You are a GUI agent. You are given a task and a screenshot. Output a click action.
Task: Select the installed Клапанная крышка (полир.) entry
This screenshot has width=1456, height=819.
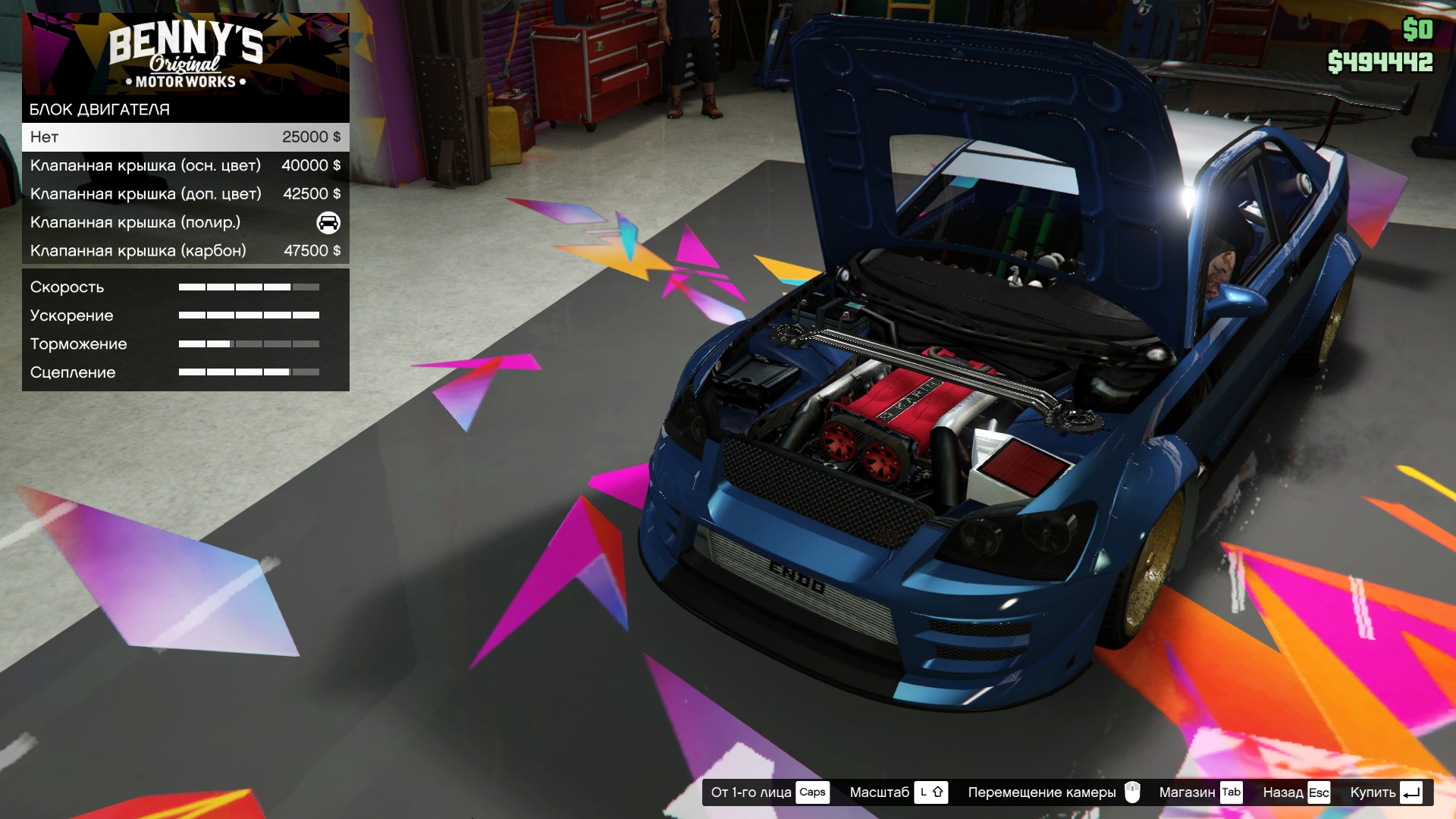click(x=185, y=222)
